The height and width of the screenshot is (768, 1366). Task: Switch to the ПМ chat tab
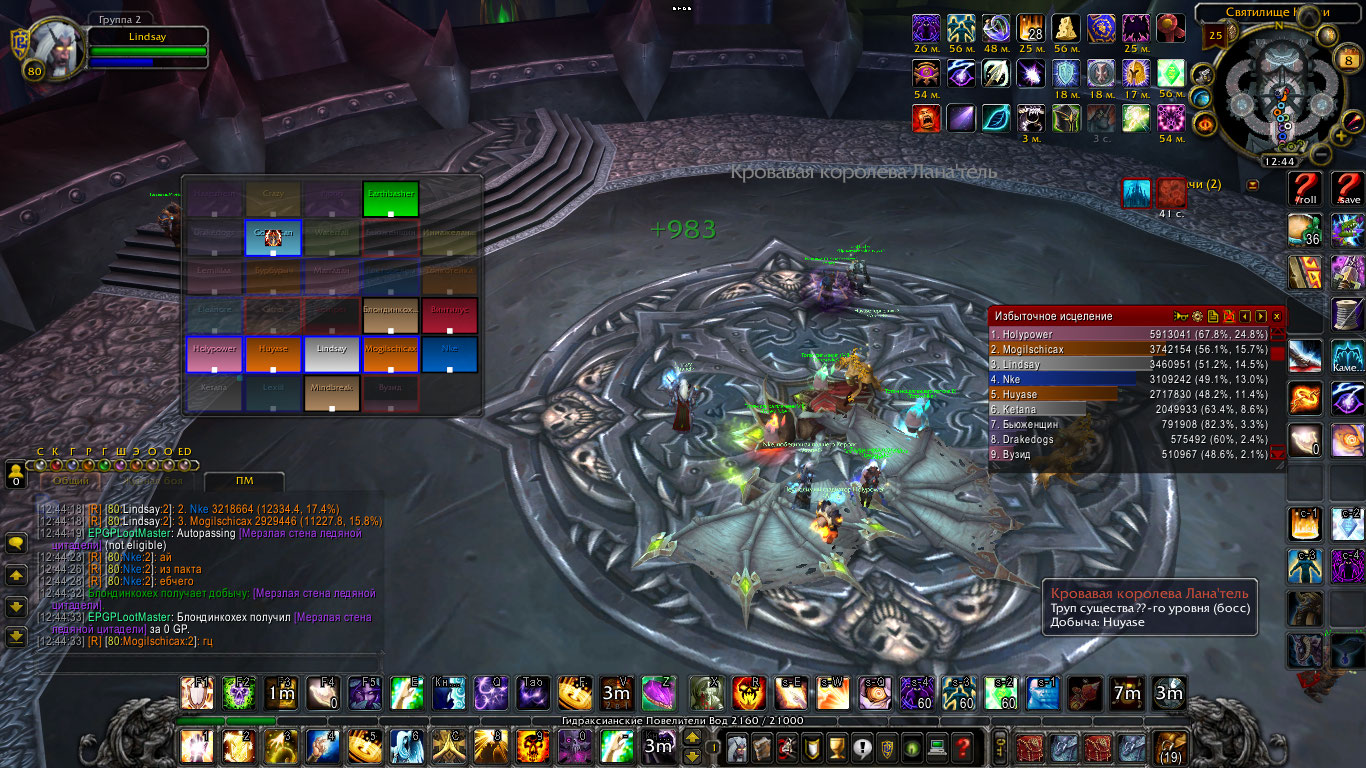tap(238, 482)
